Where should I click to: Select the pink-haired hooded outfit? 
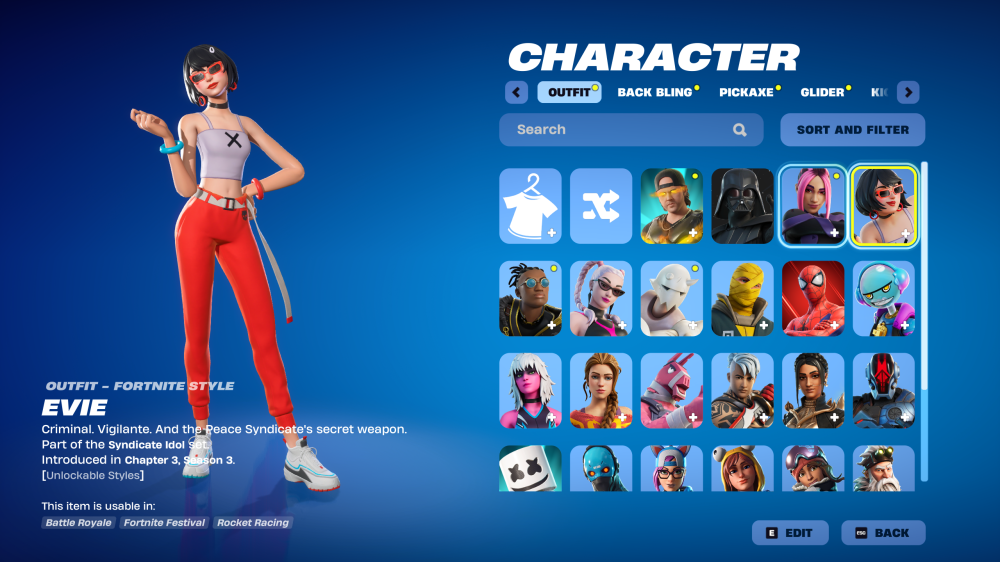point(813,206)
